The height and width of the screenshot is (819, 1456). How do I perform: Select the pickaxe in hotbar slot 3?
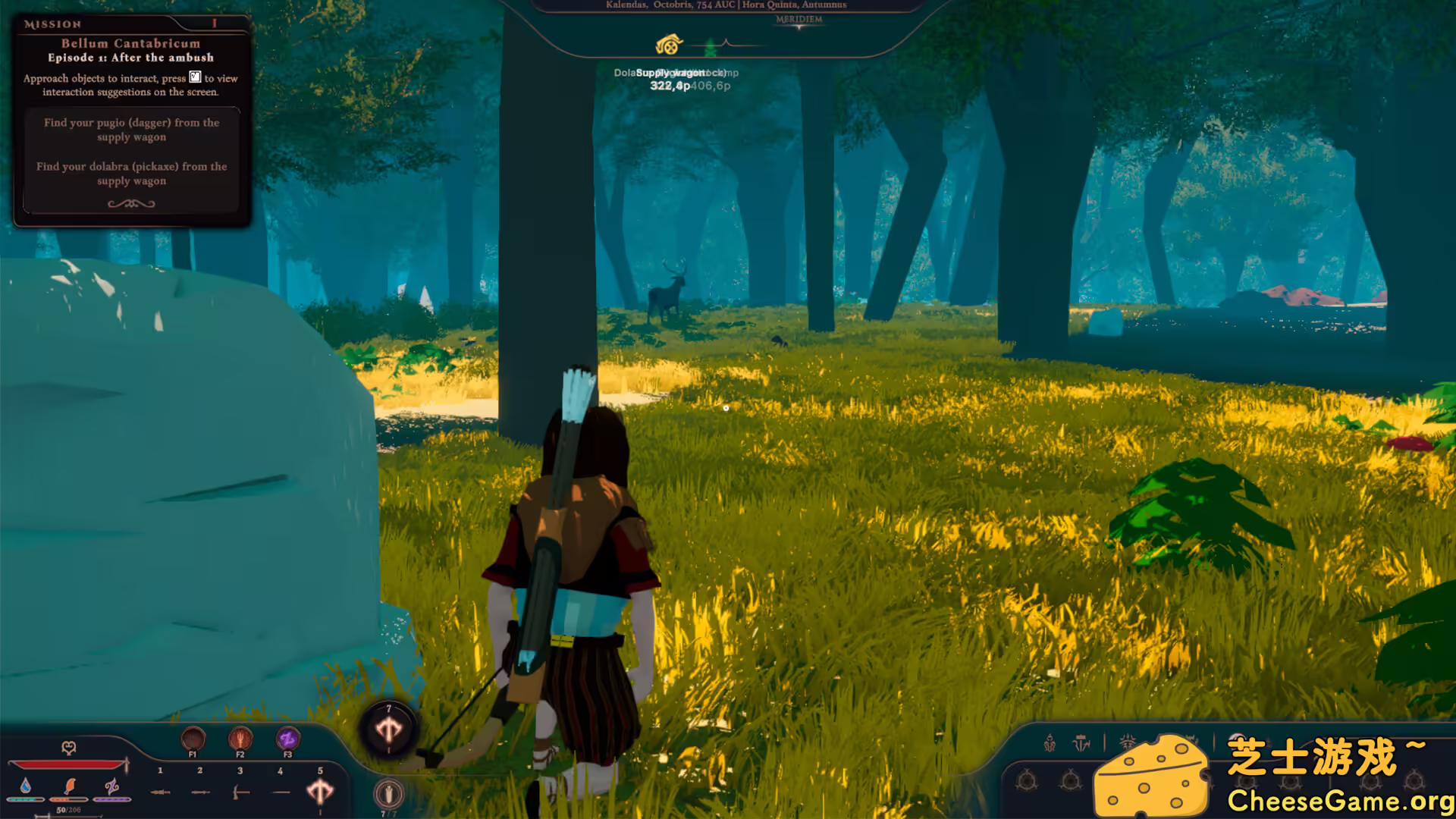pos(240,792)
